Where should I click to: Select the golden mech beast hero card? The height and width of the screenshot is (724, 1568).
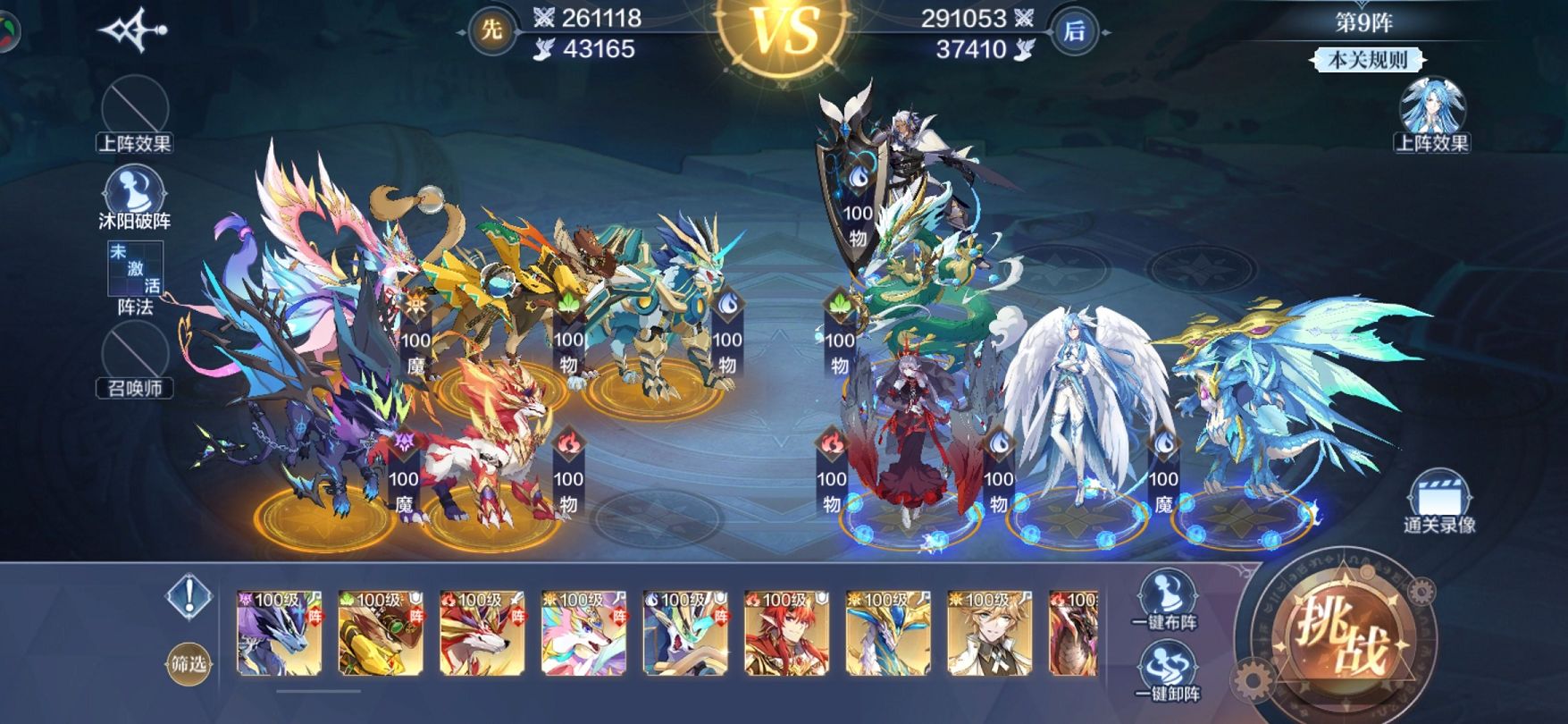(x=381, y=633)
